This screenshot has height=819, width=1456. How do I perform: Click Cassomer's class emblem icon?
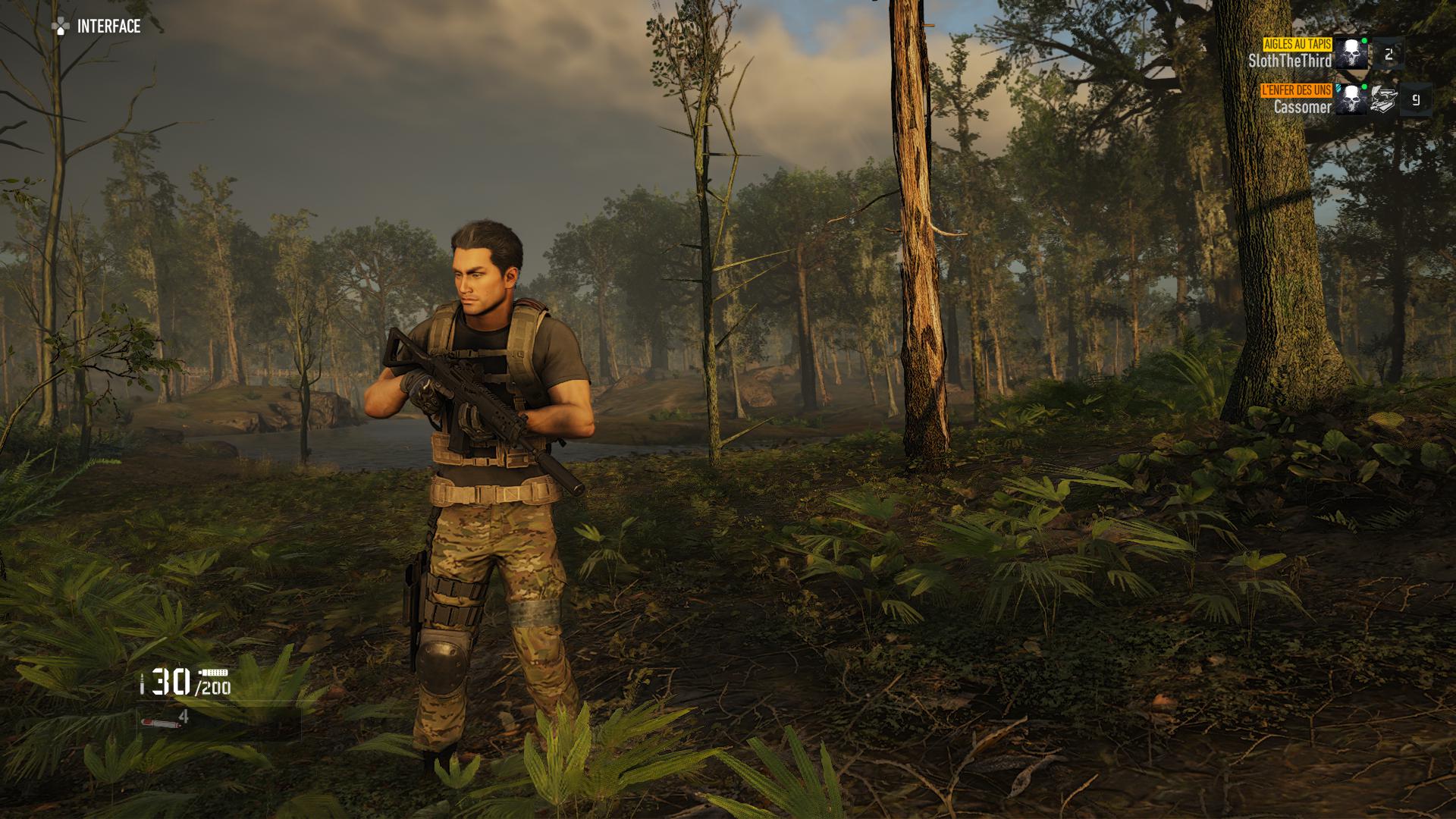(x=1384, y=99)
